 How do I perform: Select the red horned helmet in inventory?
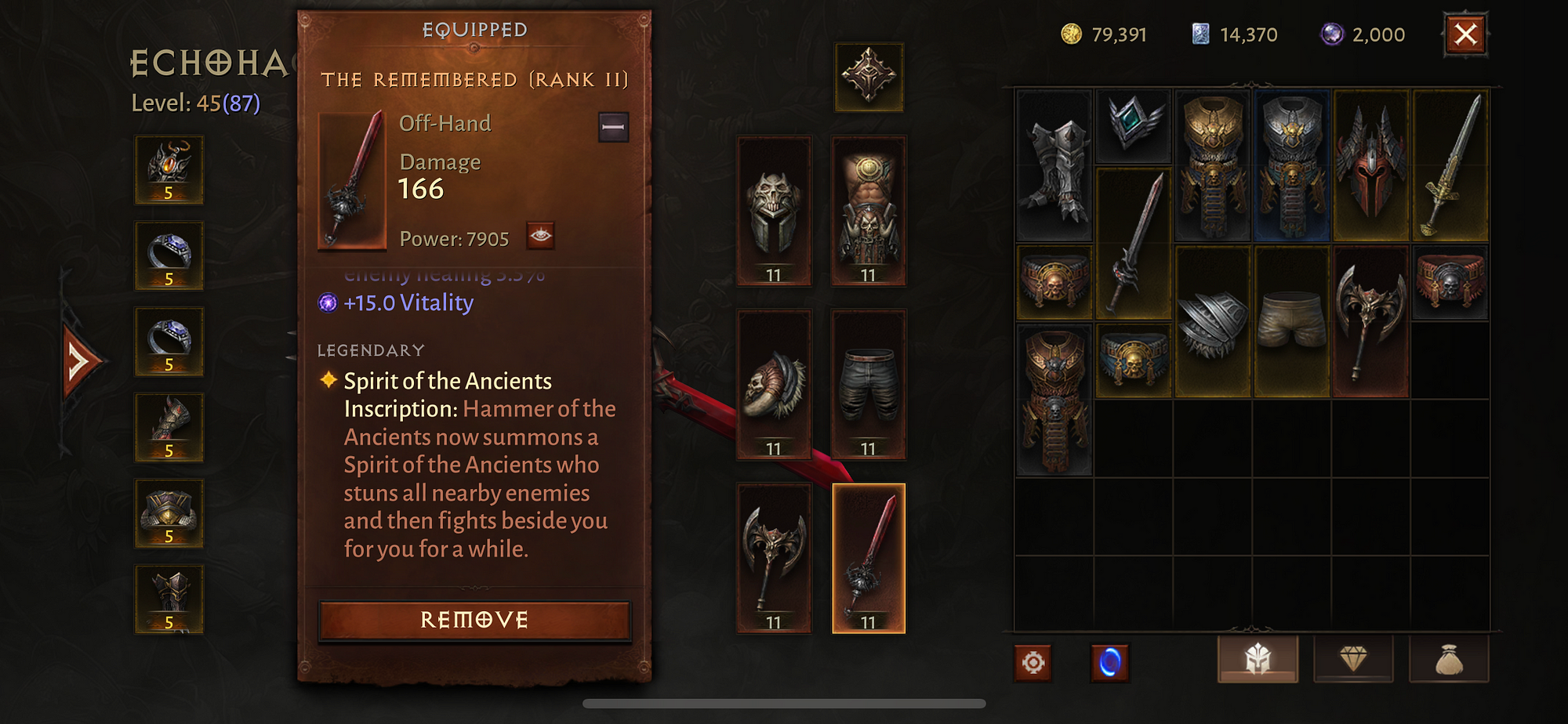[1370, 165]
